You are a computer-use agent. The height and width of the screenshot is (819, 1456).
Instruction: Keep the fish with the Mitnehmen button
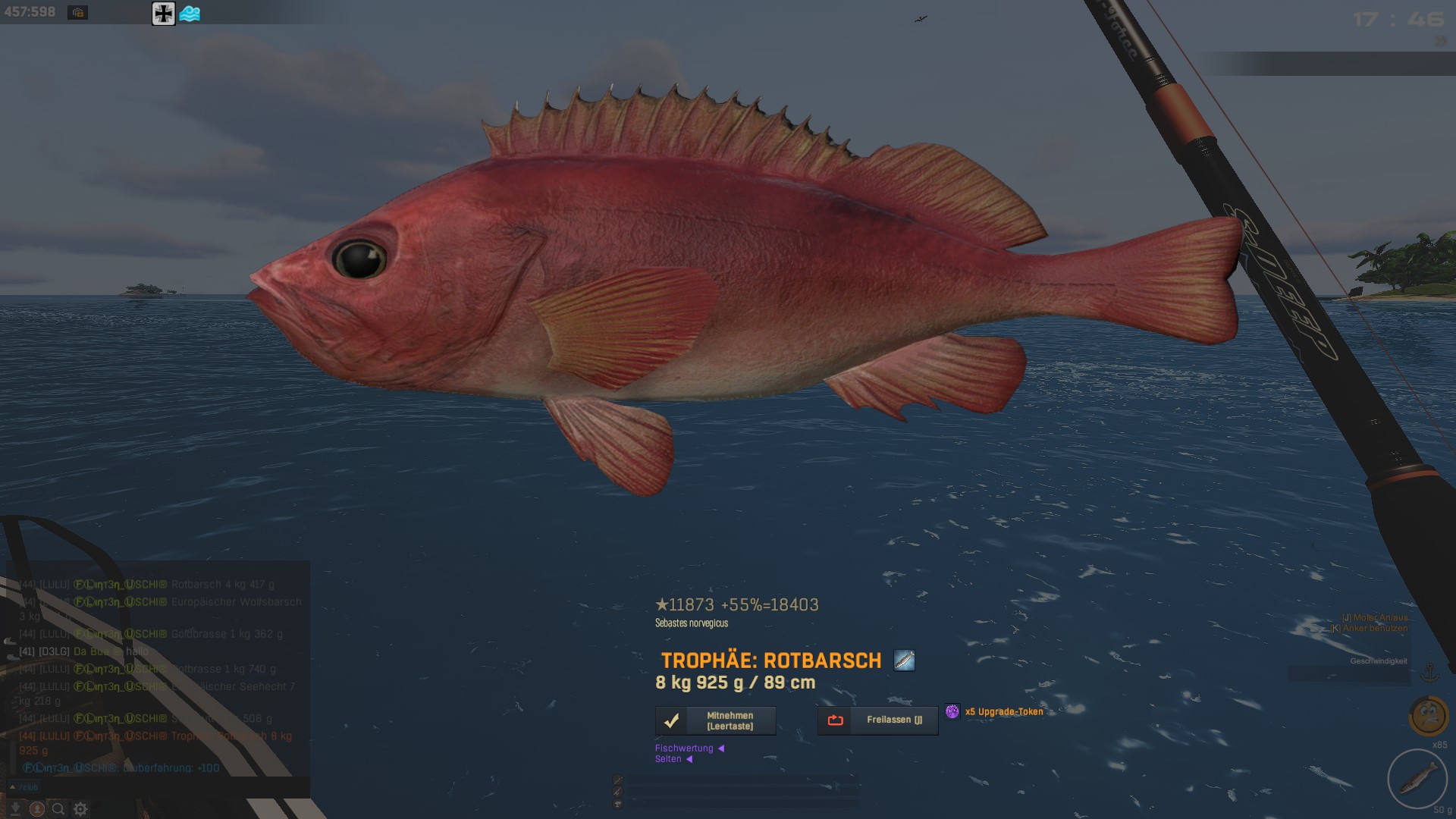(715, 720)
